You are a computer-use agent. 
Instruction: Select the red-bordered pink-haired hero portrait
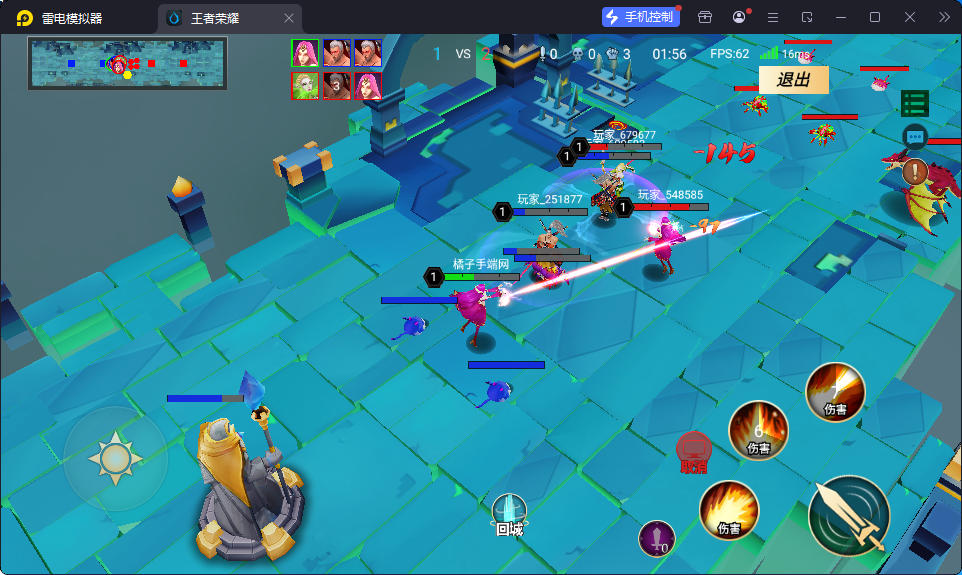(x=367, y=86)
